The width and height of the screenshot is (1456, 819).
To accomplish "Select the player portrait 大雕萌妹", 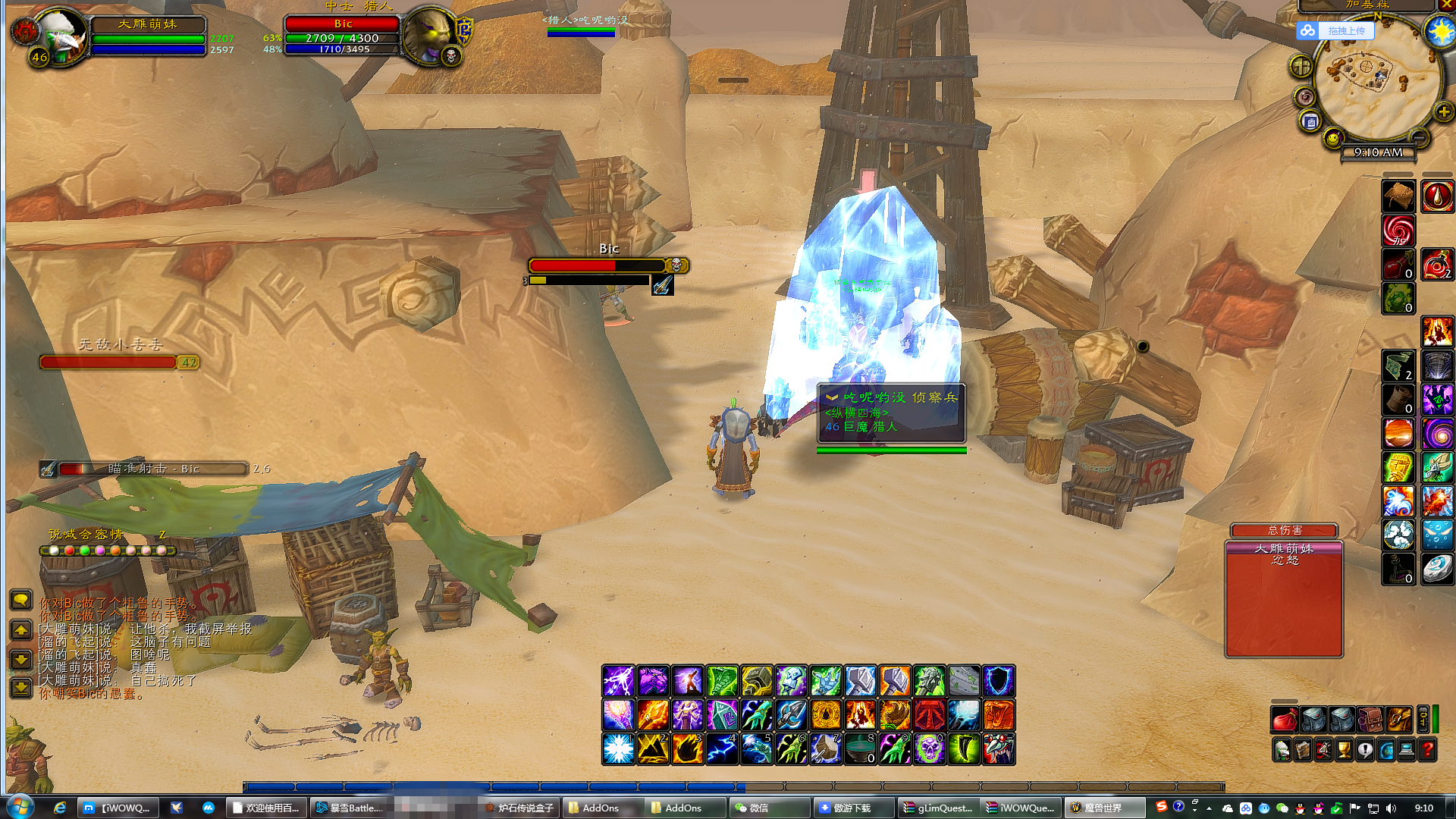I will click(59, 34).
